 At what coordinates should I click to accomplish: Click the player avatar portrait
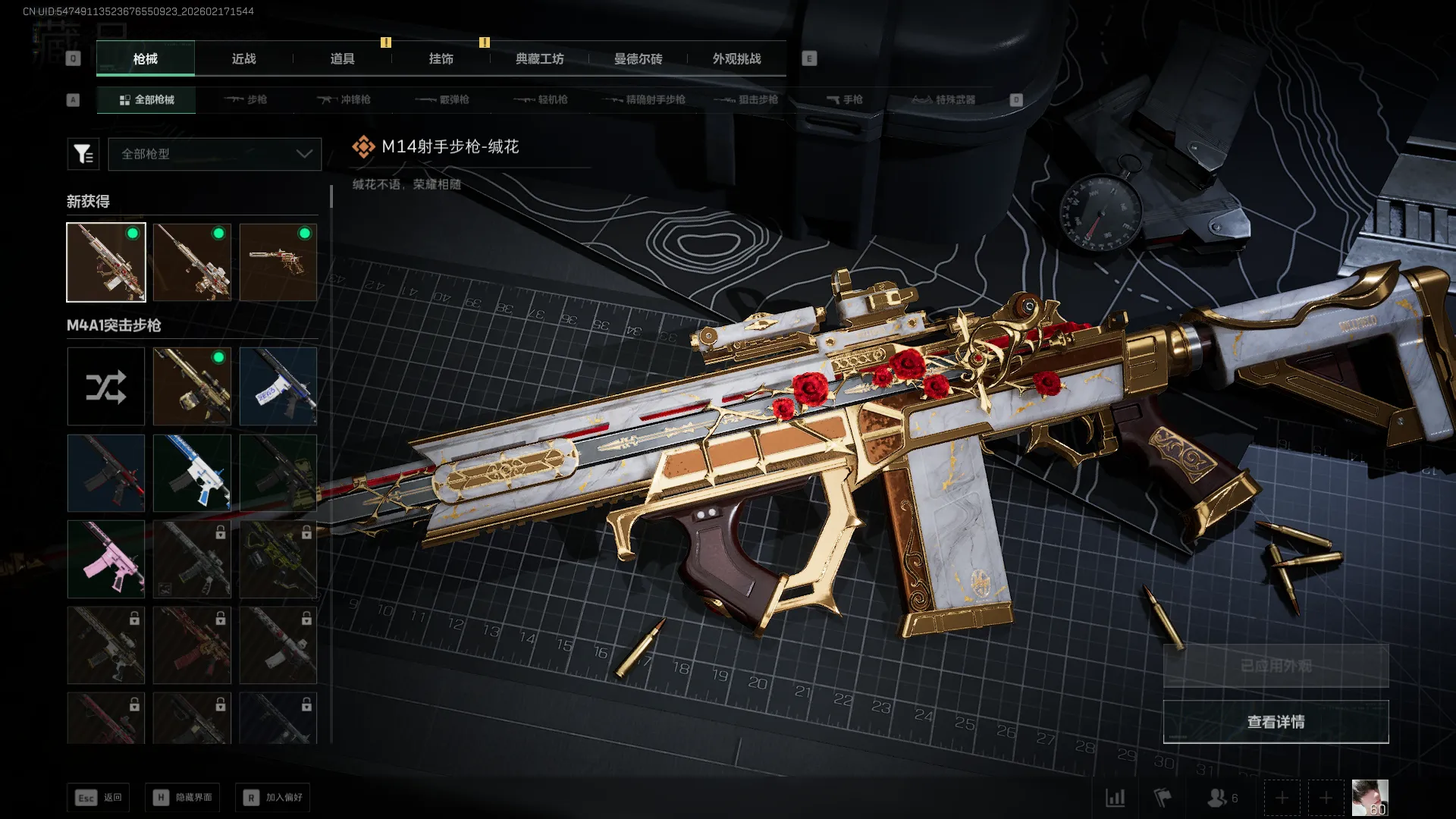(x=1370, y=798)
